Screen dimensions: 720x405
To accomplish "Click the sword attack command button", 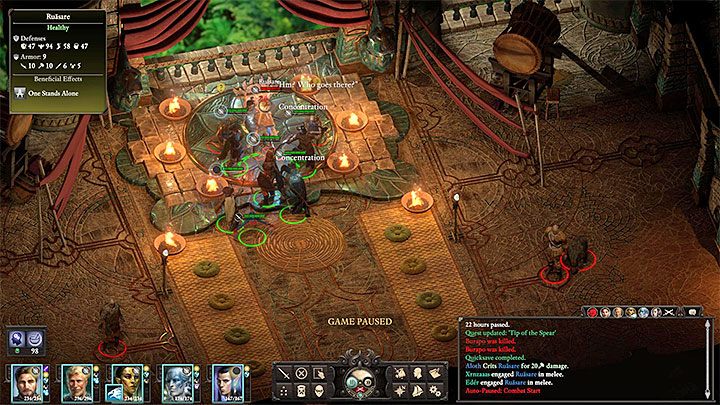I will [283, 372].
